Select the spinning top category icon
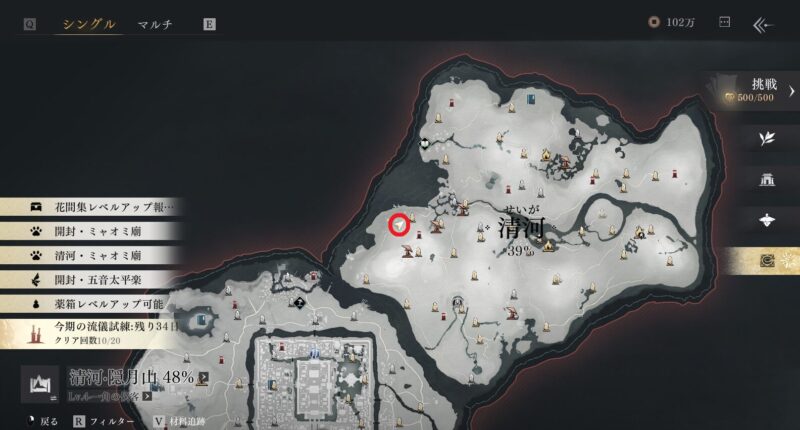Viewport: 800px width, 430px height. [767, 220]
